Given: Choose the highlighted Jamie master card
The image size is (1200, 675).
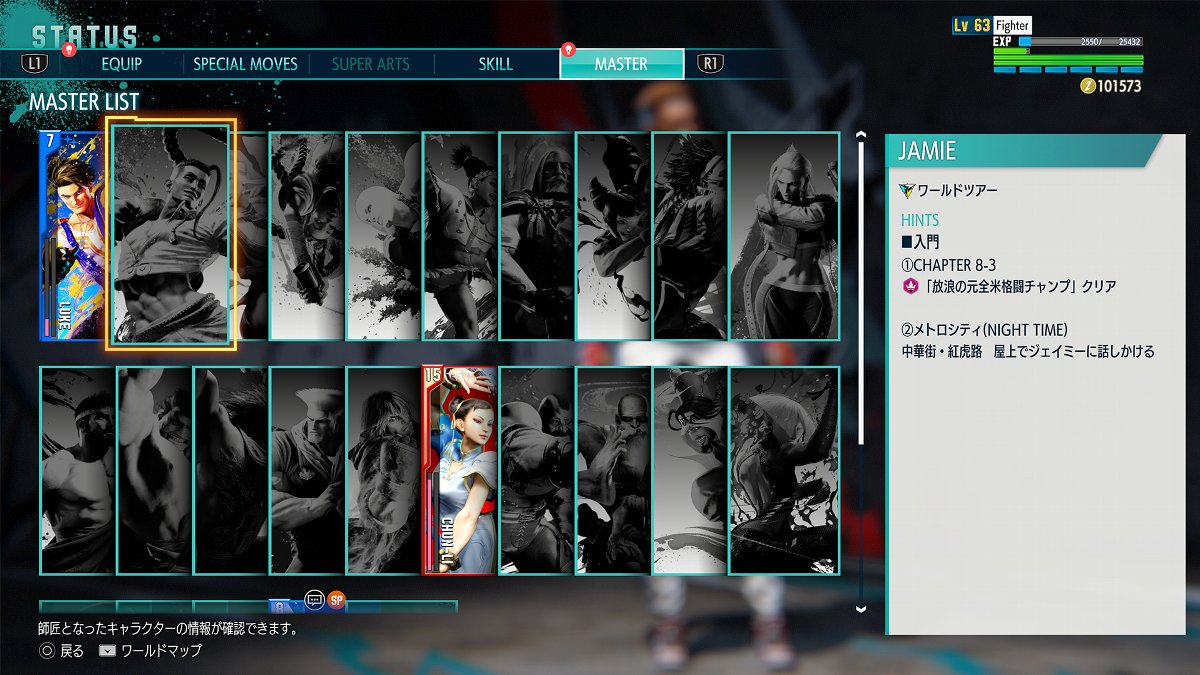Looking at the screenshot, I should coord(171,236).
